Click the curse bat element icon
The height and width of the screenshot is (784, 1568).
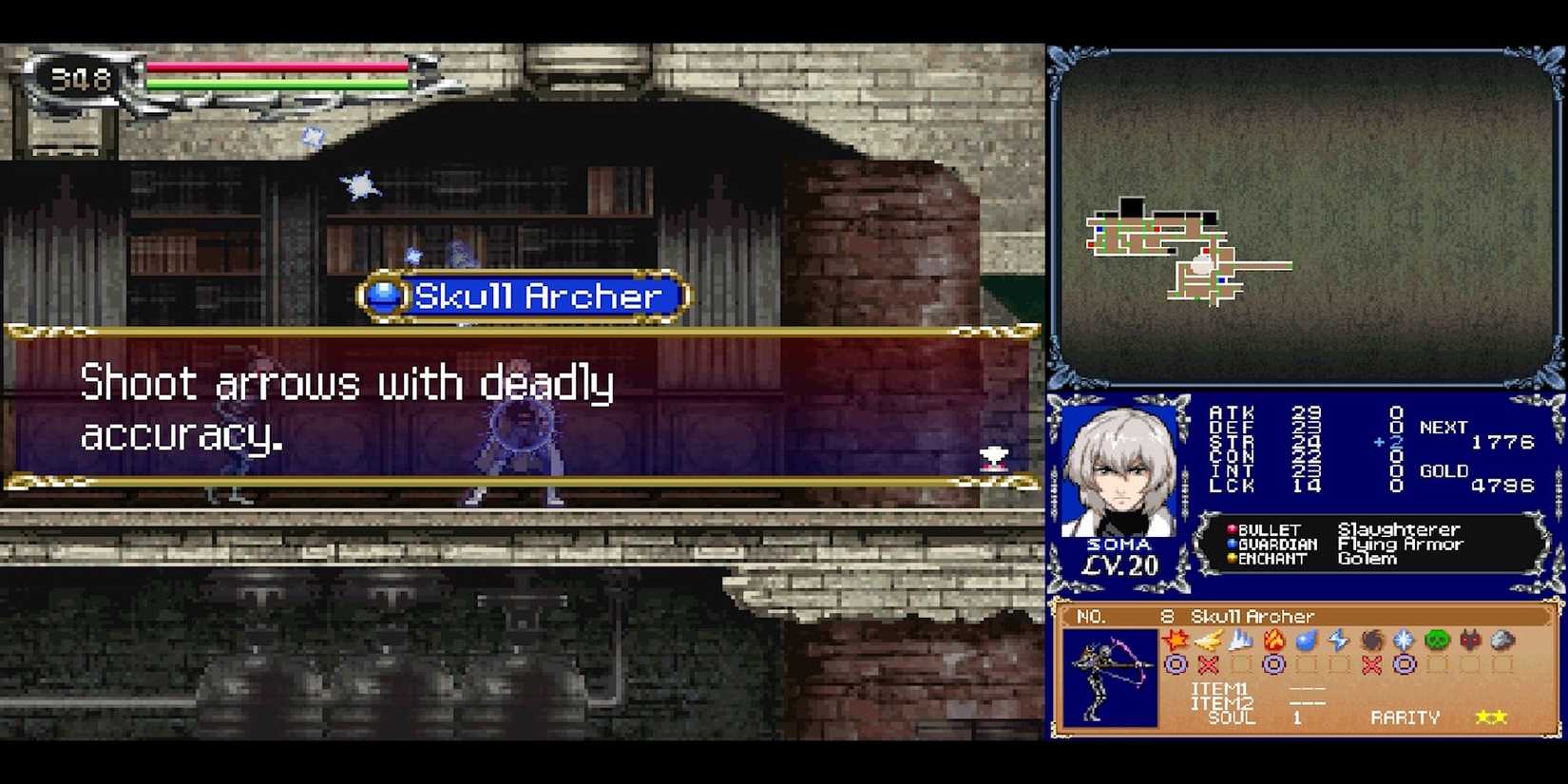1466,641
